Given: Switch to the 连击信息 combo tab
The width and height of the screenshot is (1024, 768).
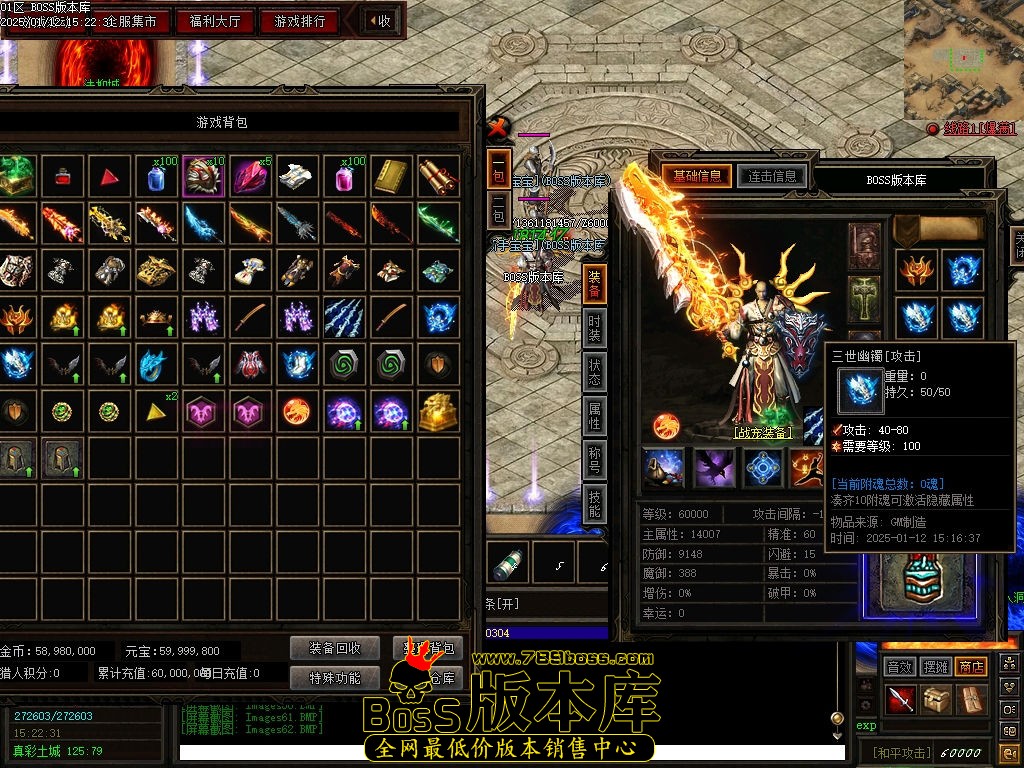Looking at the screenshot, I should coord(771,176).
